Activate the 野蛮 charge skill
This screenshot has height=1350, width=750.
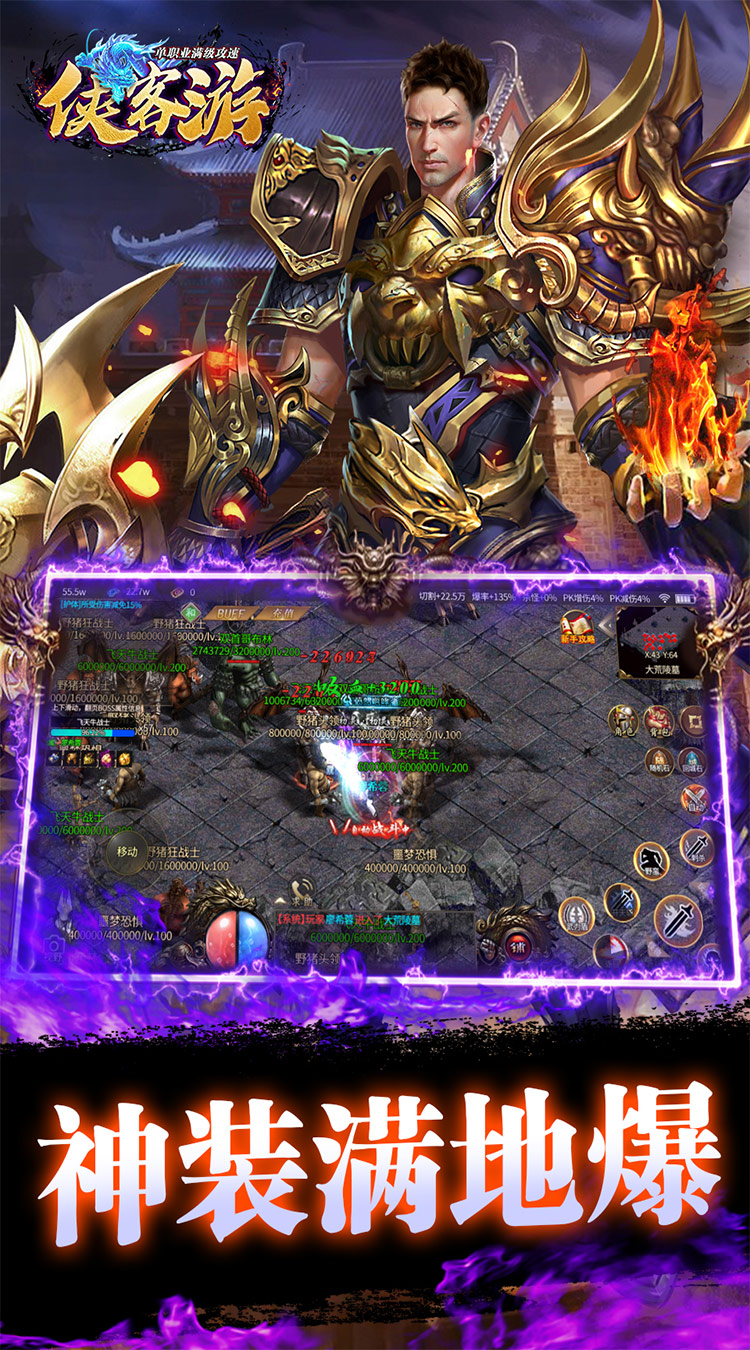[x=651, y=861]
